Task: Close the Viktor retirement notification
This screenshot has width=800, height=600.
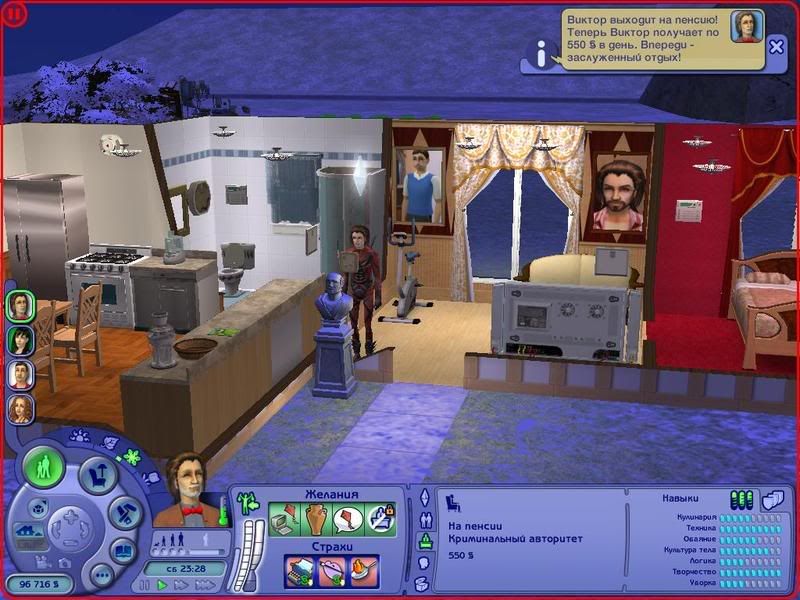Action: (776, 46)
